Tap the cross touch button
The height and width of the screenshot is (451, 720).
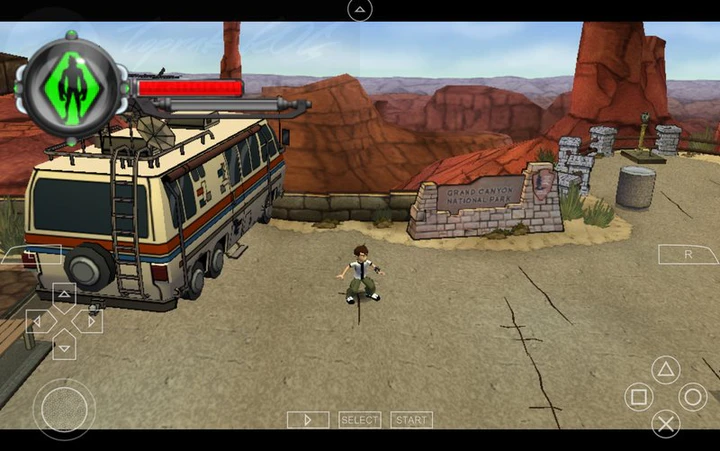[x=666, y=424]
